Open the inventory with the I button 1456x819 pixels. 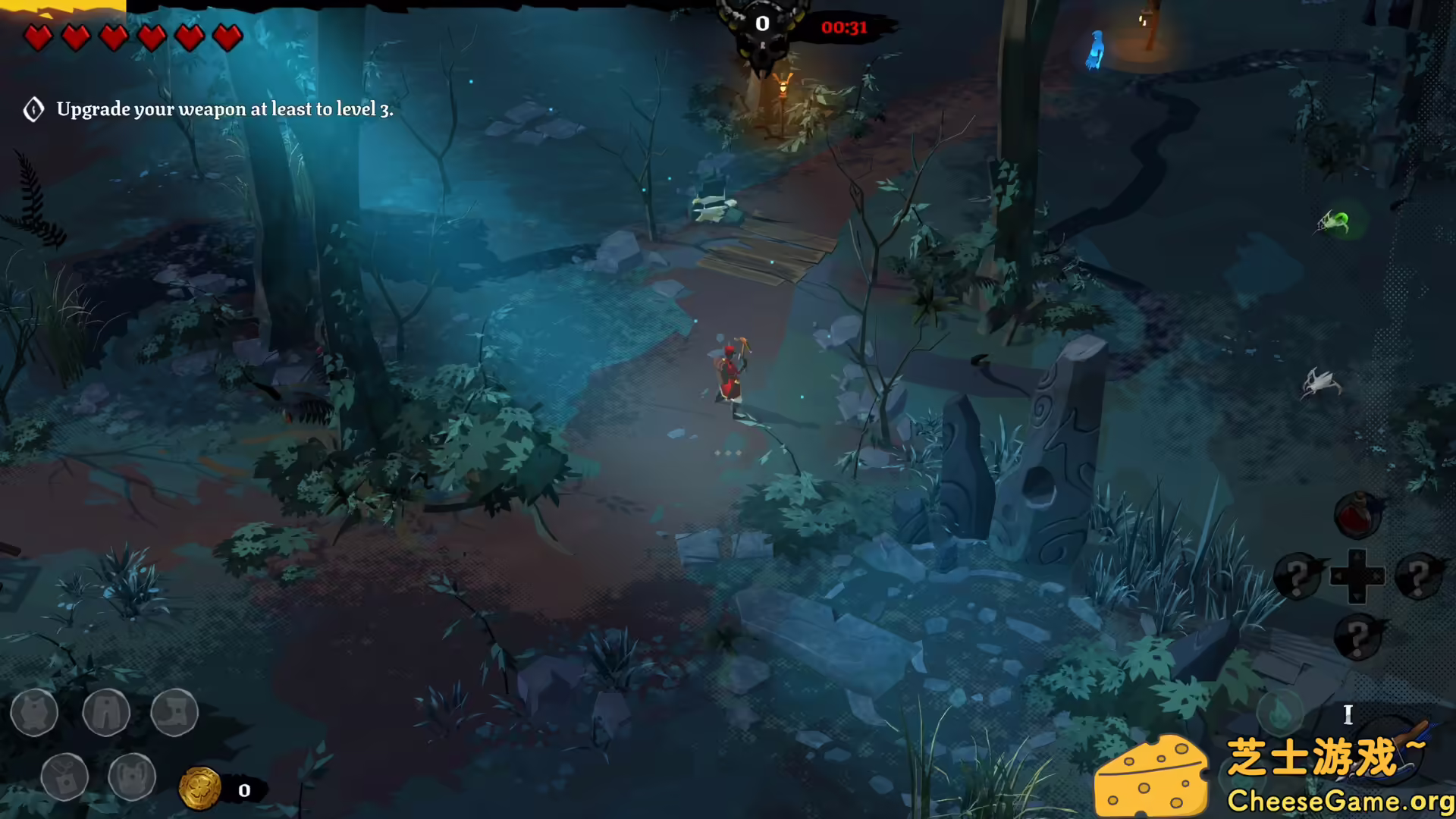[1348, 715]
